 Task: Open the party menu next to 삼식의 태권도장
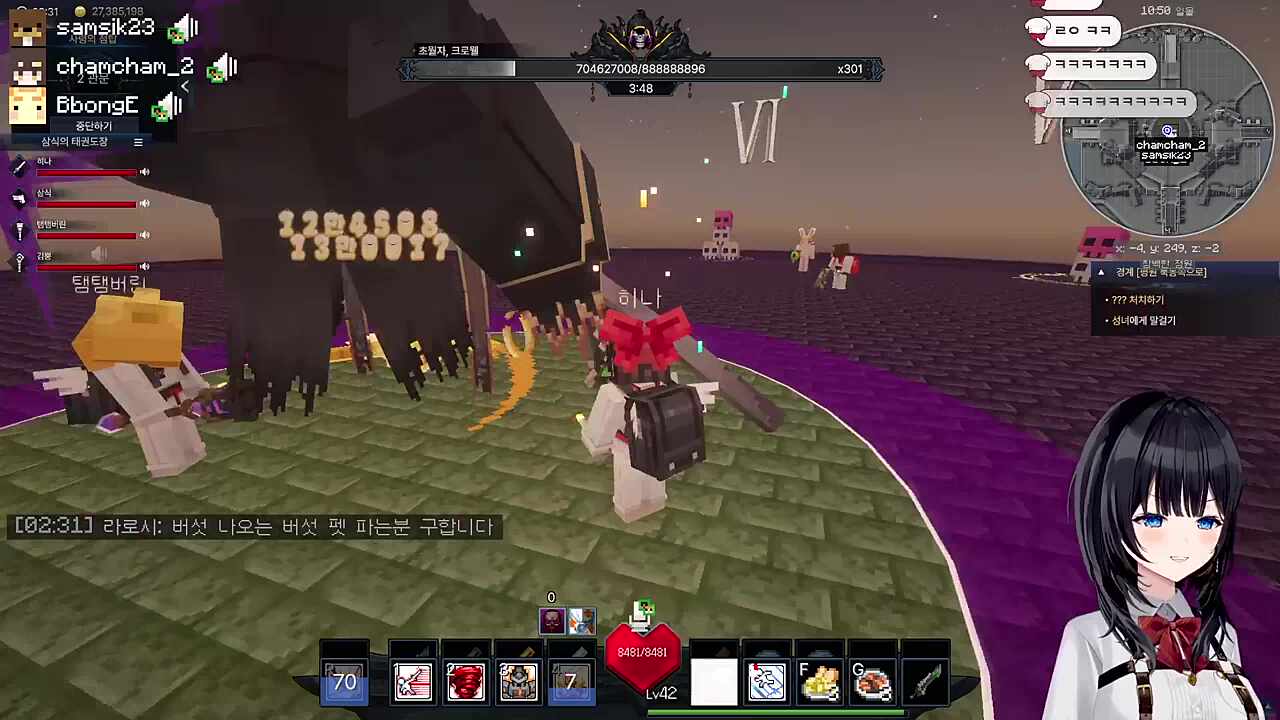point(138,142)
